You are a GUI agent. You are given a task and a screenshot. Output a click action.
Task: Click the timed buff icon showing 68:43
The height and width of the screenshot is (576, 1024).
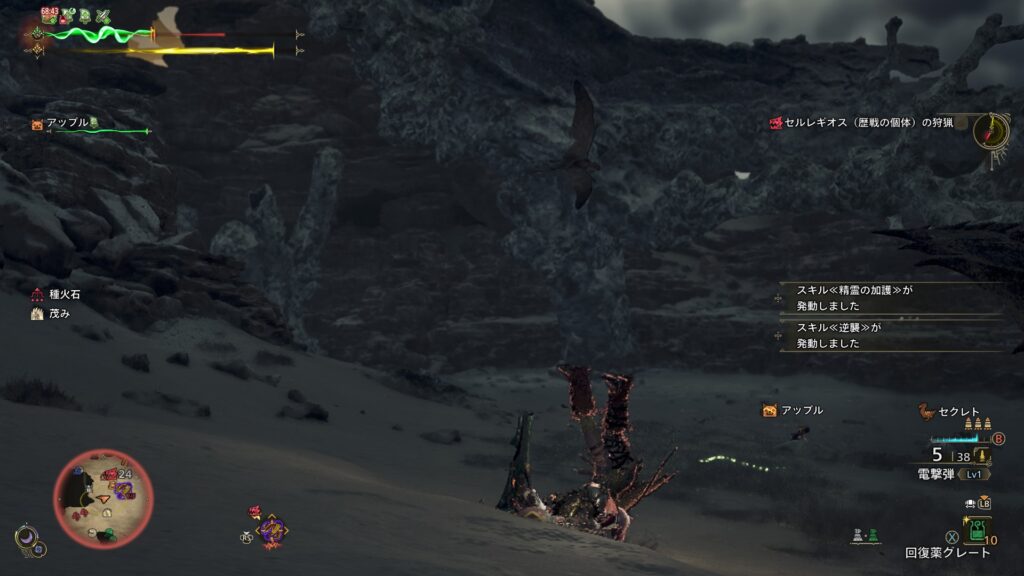(x=50, y=15)
